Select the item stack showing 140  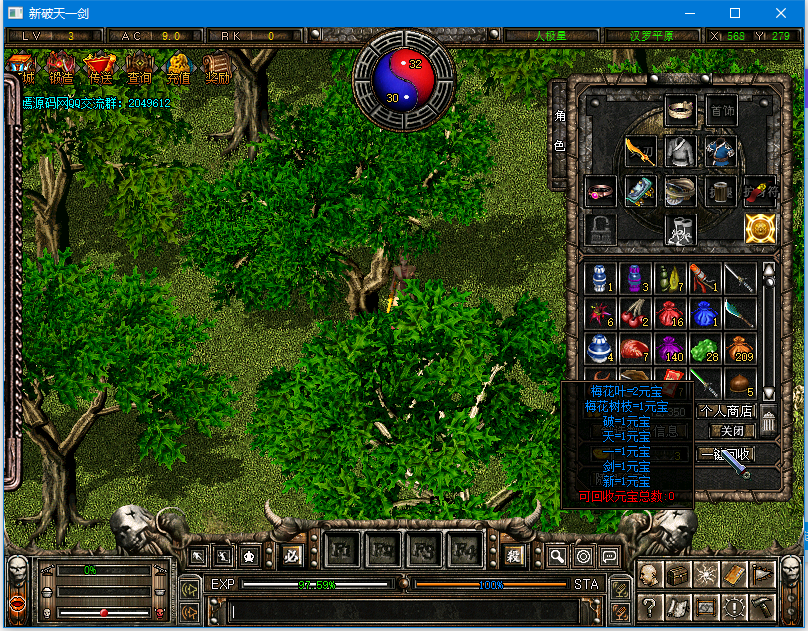click(x=668, y=349)
